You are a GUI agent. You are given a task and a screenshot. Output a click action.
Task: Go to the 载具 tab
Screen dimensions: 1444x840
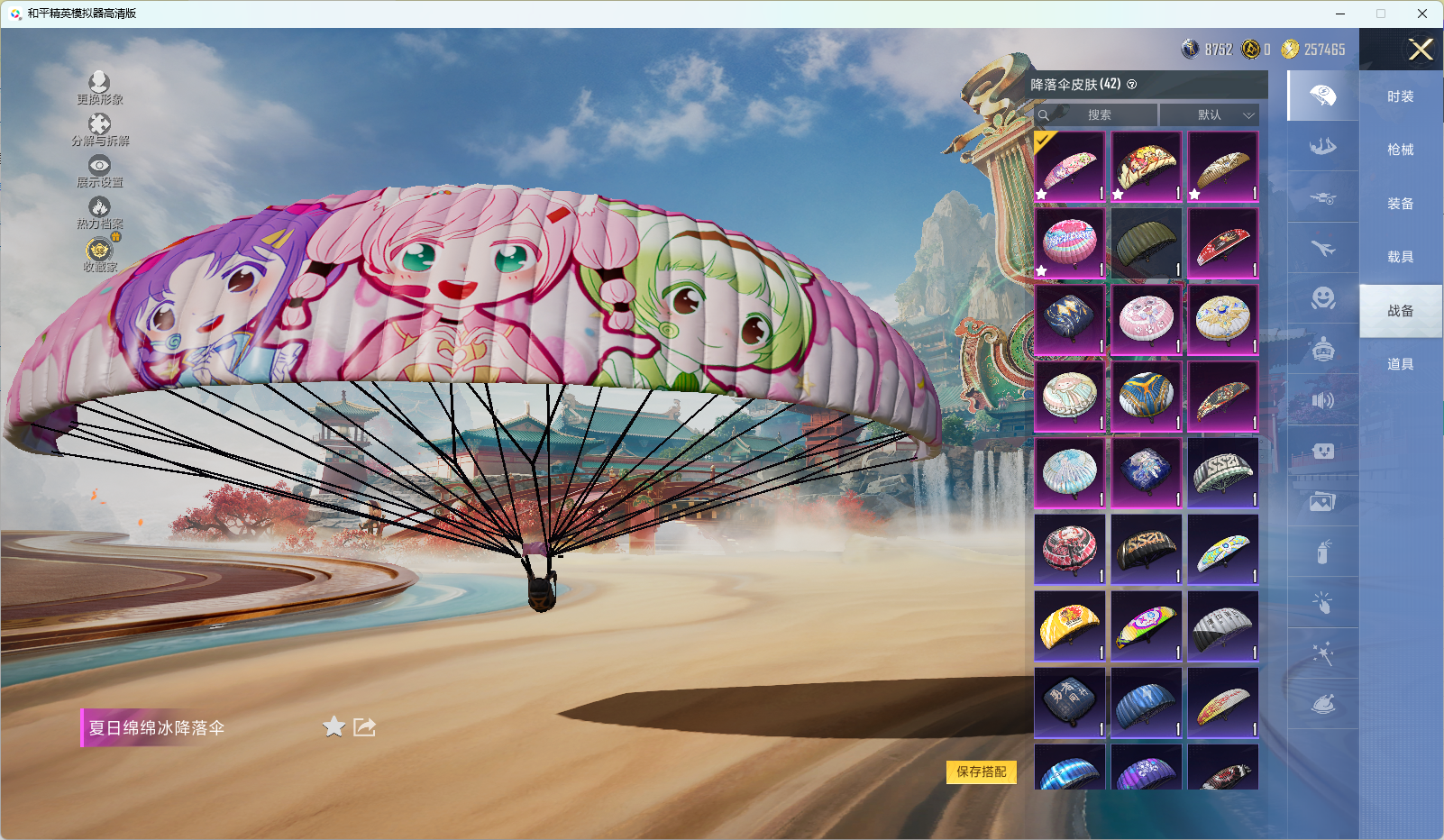pos(1400,257)
